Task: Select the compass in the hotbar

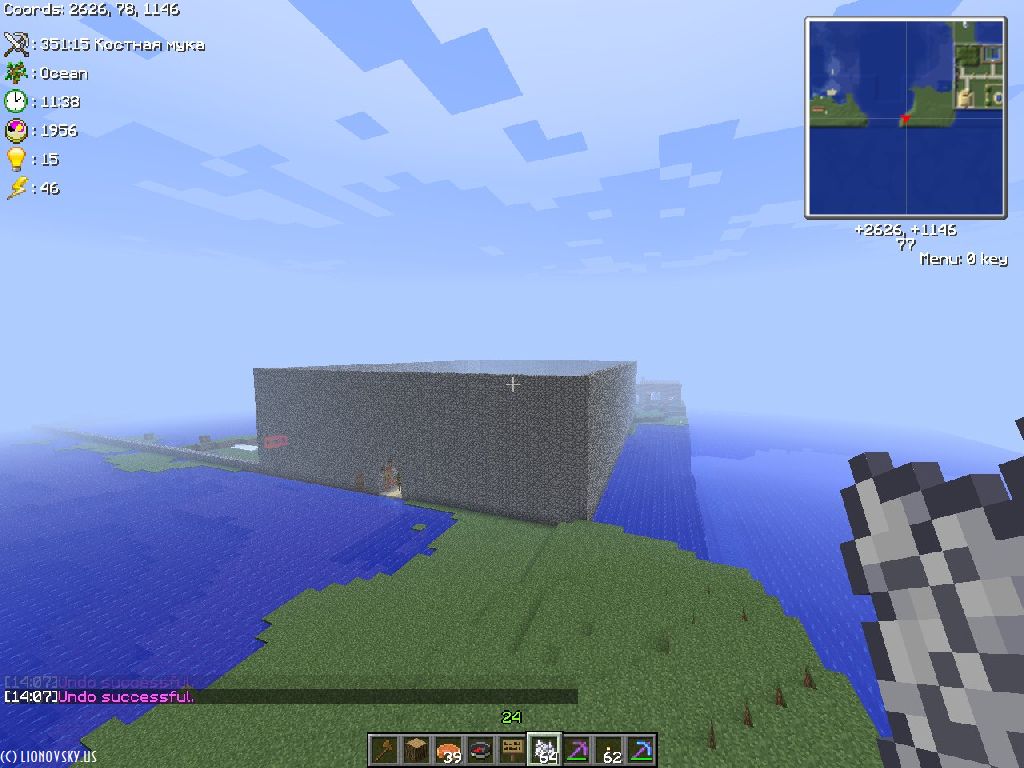Action: pyautogui.click(x=480, y=750)
